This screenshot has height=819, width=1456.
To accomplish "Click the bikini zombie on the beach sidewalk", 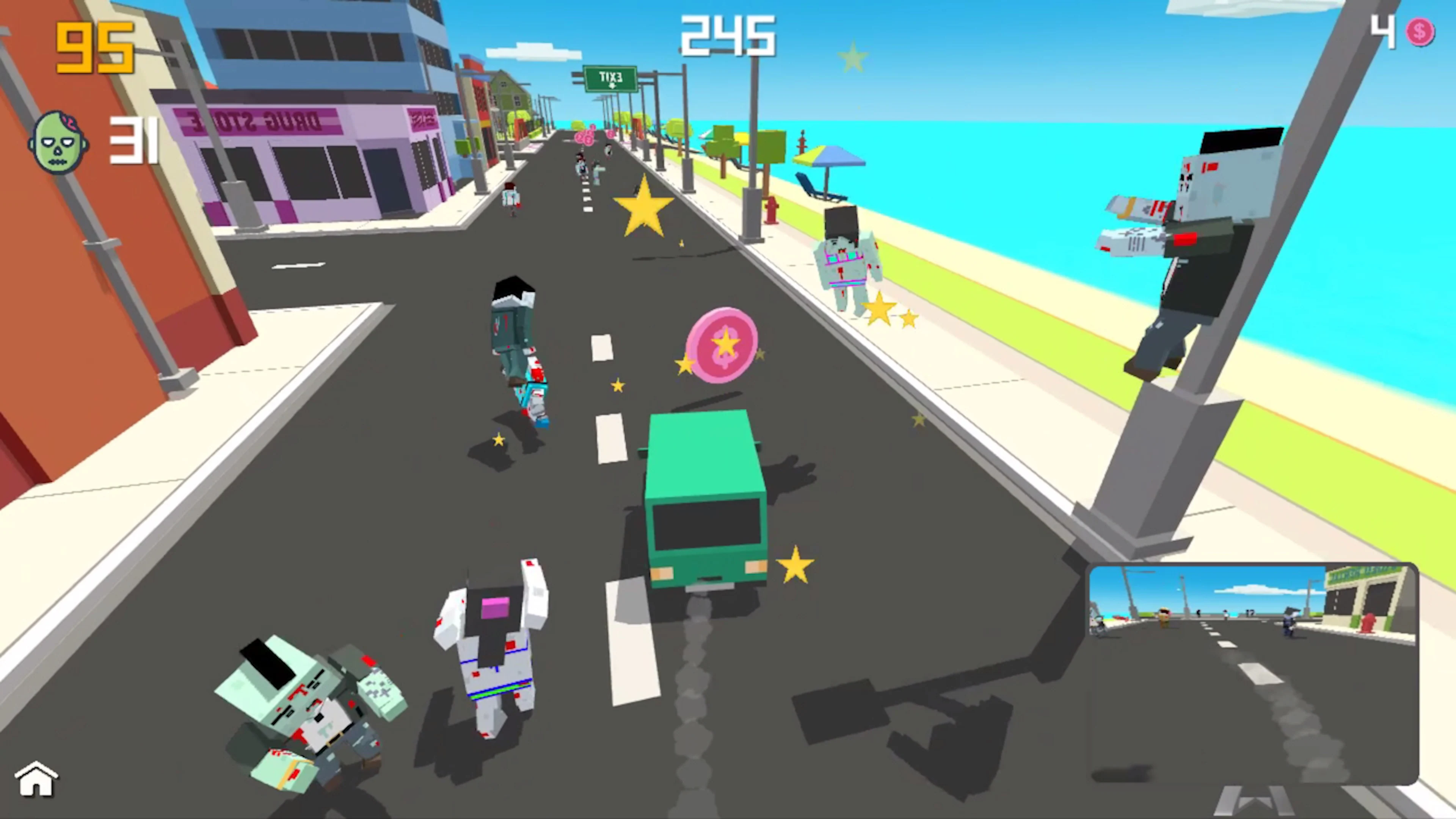I will coord(845,260).
